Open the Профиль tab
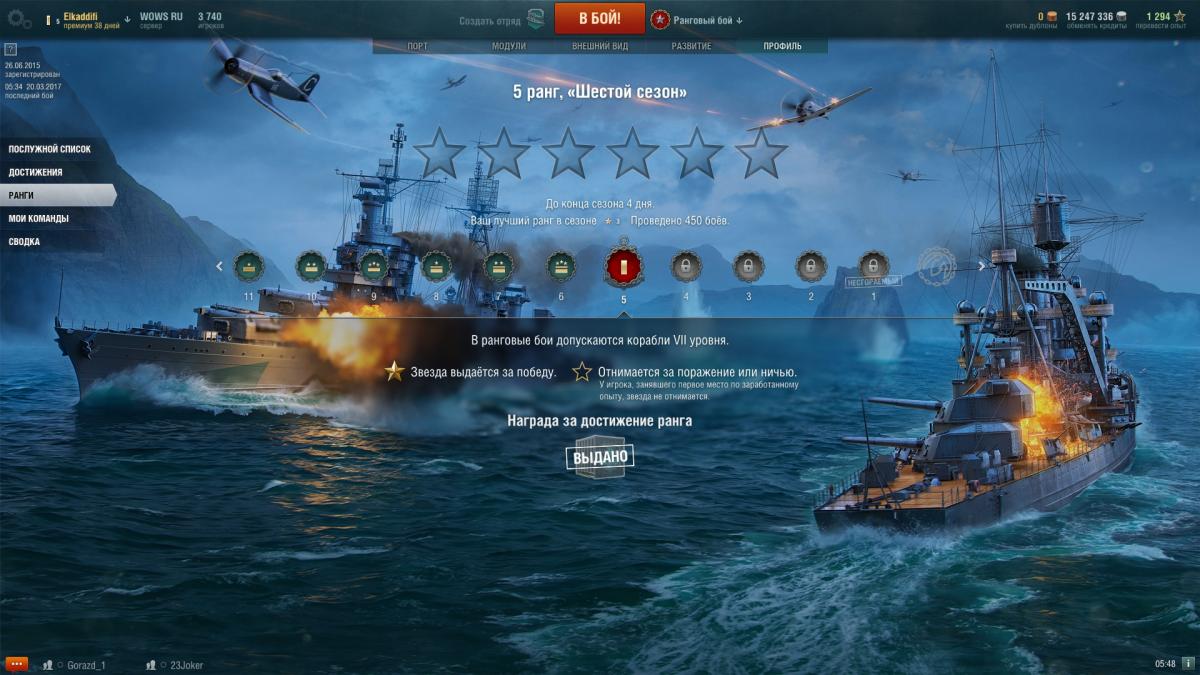The width and height of the screenshot is (1200, 675). pyautogui.click(x=782, y=46)
